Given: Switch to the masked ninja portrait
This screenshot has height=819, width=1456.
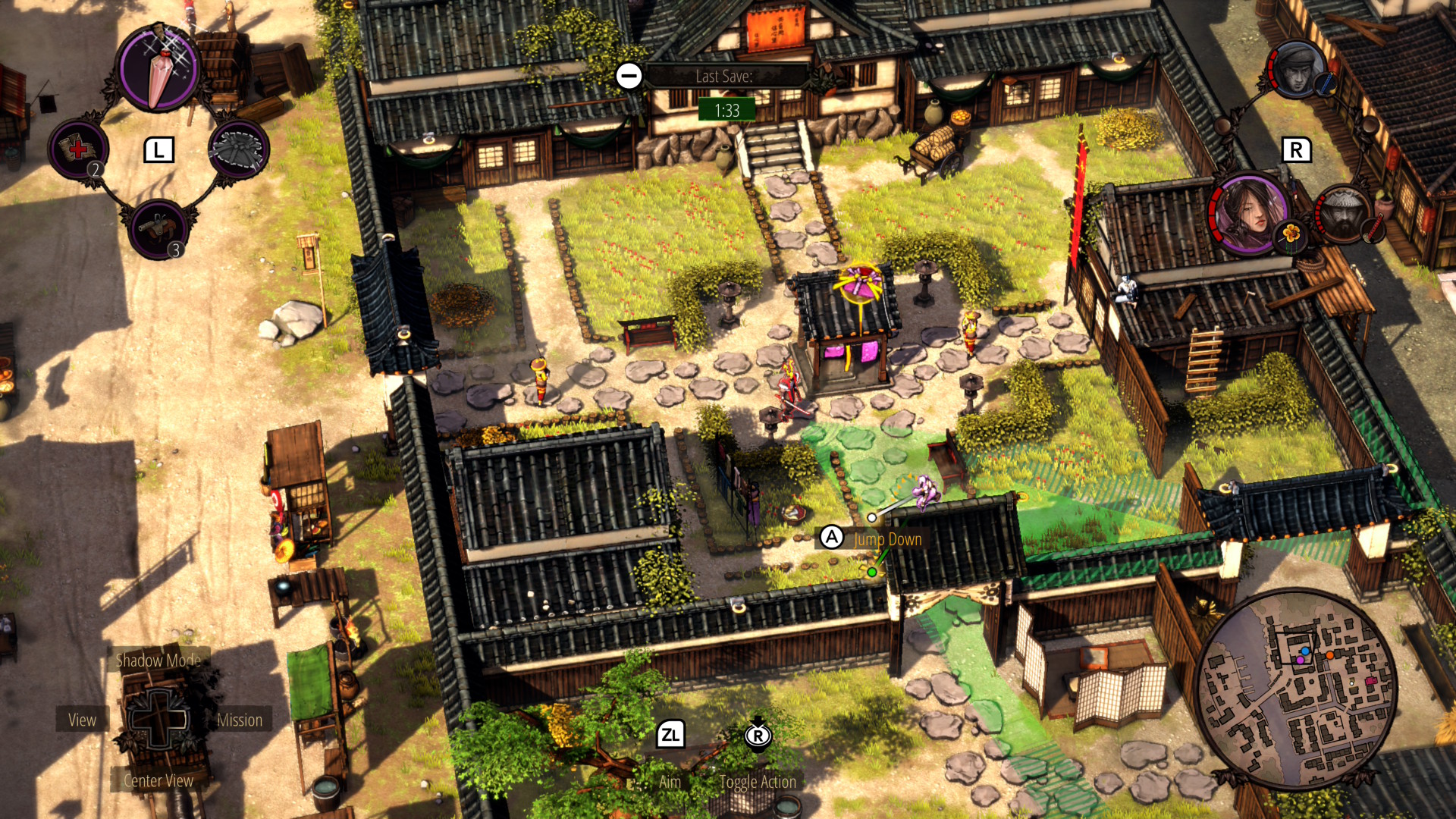Looking at the screenshot, I should [1297, 70].
